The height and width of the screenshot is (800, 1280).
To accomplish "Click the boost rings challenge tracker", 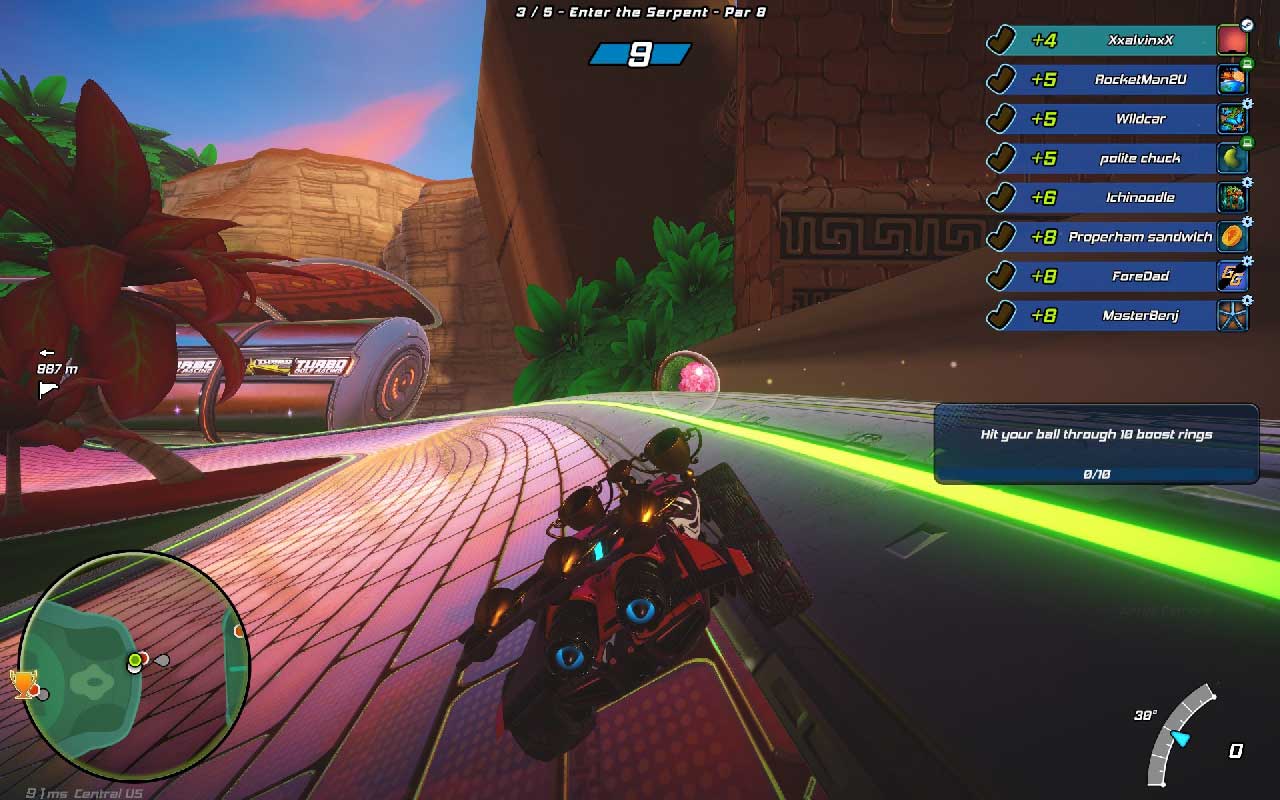I will [x=1096, y=444].
